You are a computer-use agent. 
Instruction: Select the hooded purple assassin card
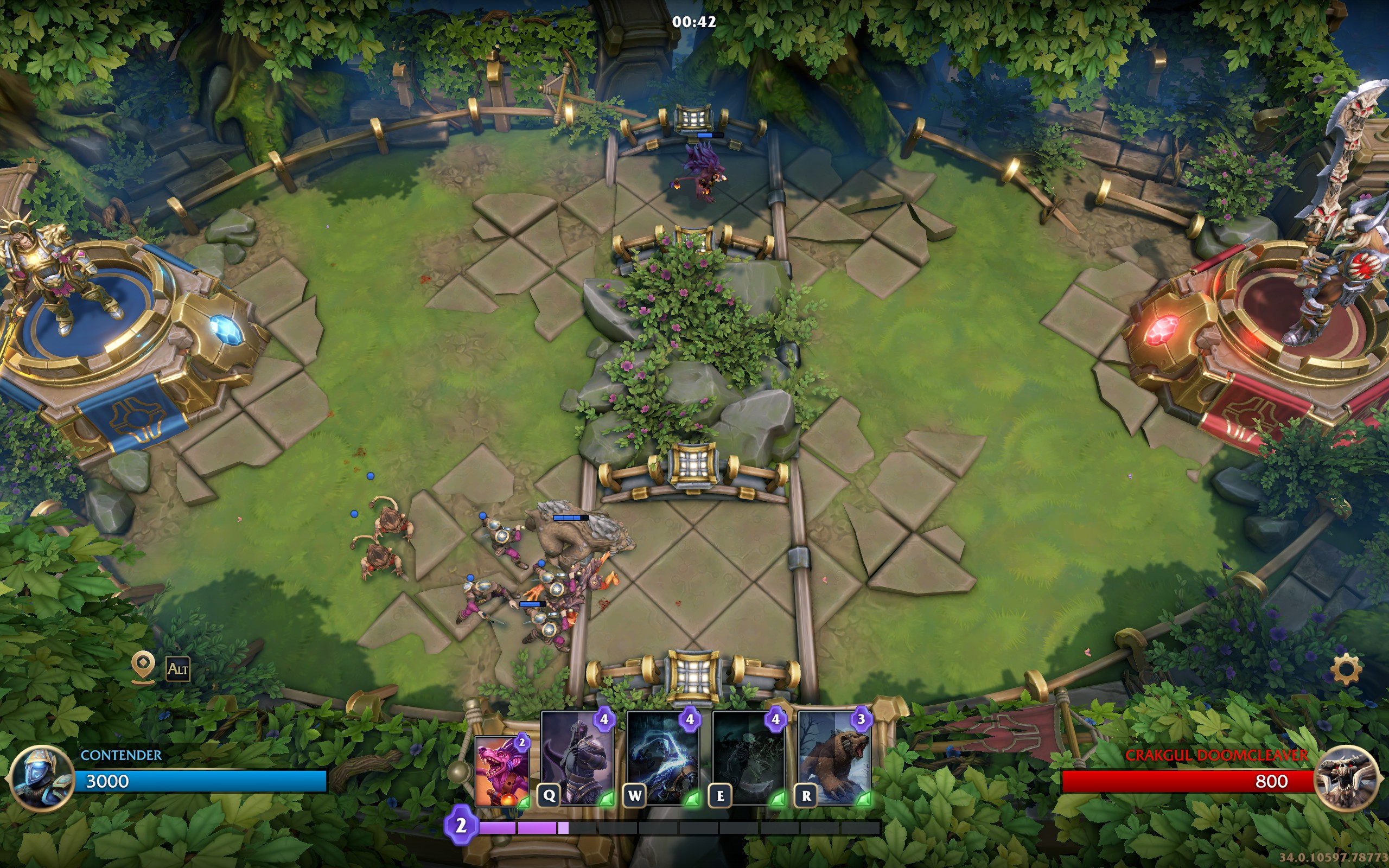(576, 757)
